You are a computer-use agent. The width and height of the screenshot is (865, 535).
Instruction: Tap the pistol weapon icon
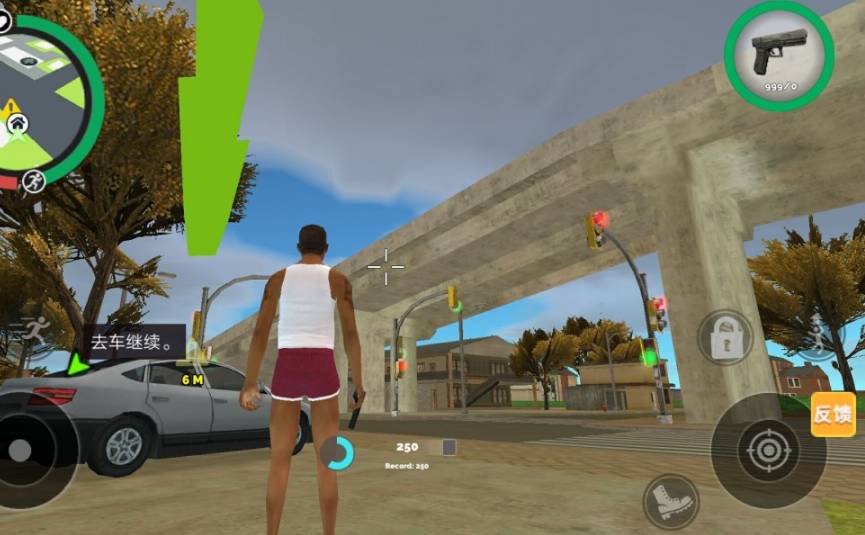click(x=779, y=54)
